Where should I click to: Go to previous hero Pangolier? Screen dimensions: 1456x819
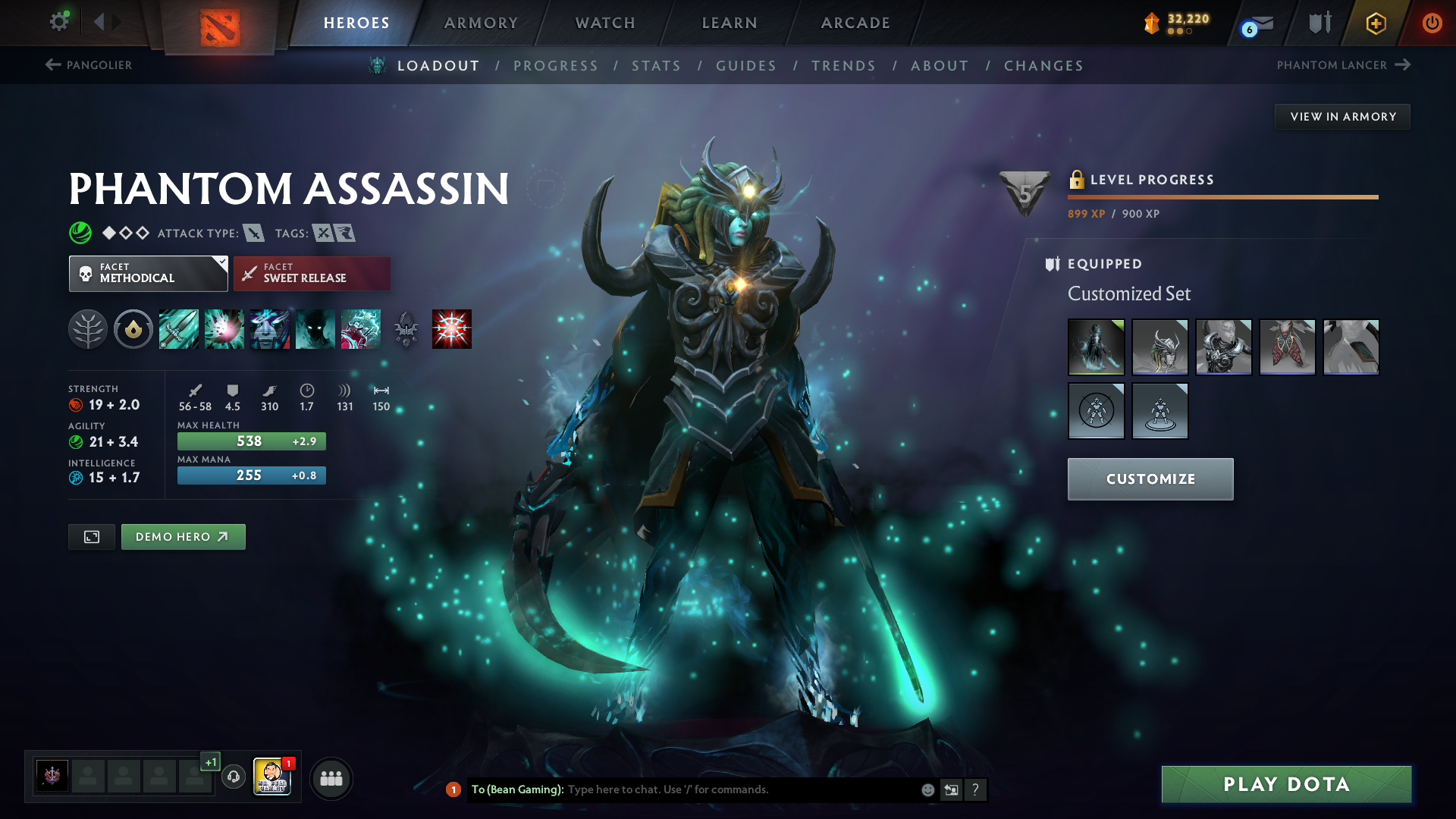89,65
